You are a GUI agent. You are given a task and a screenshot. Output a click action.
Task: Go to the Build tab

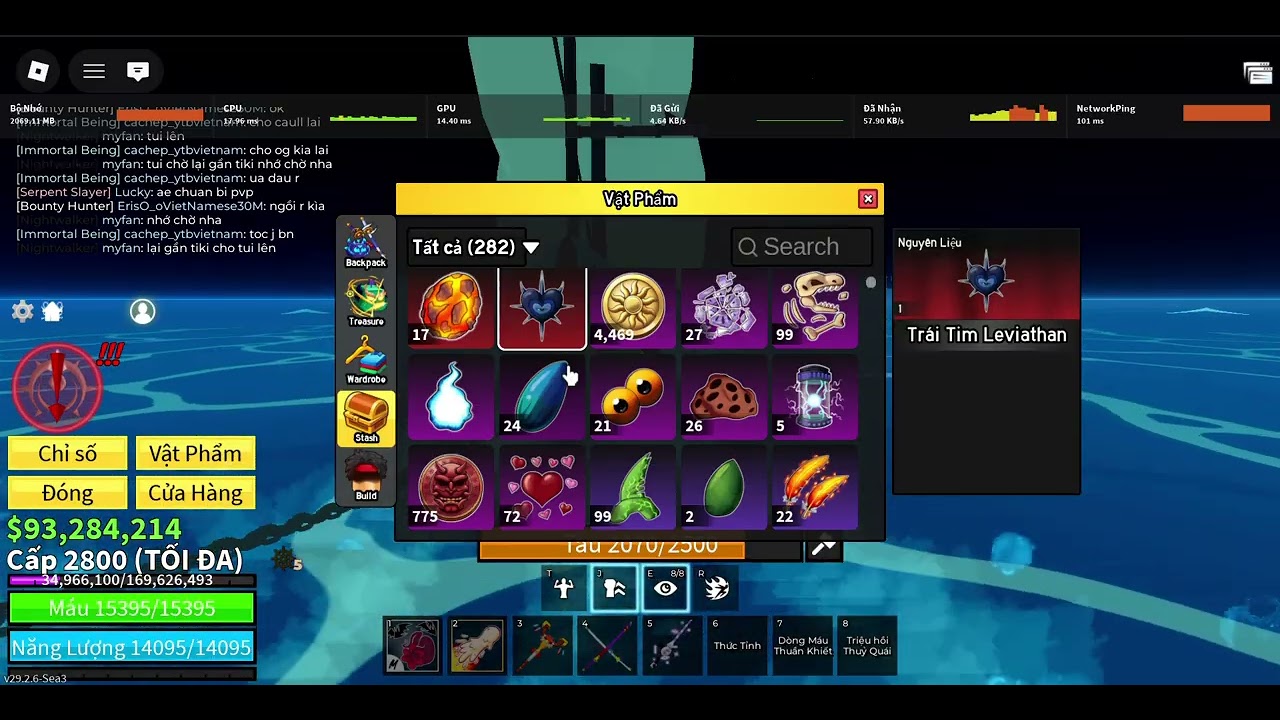click(366, 477)
